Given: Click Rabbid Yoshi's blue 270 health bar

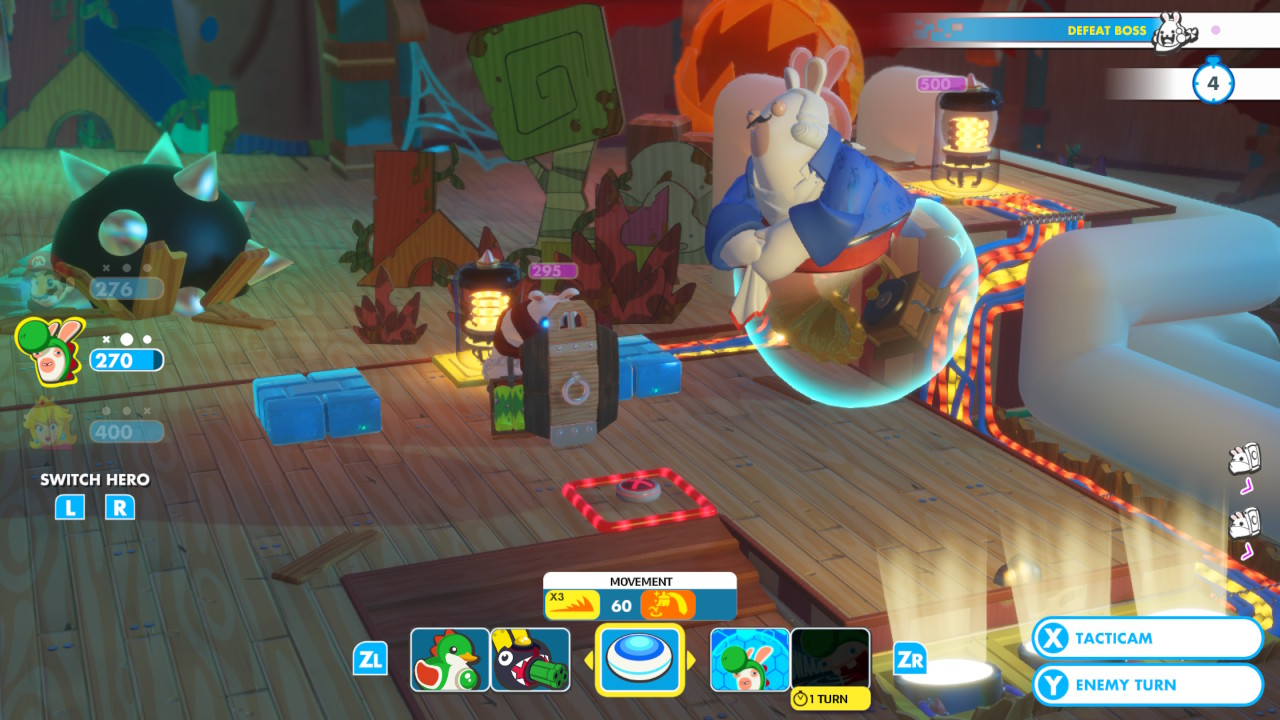Looking at the screenshot, I should click(127, 359).
